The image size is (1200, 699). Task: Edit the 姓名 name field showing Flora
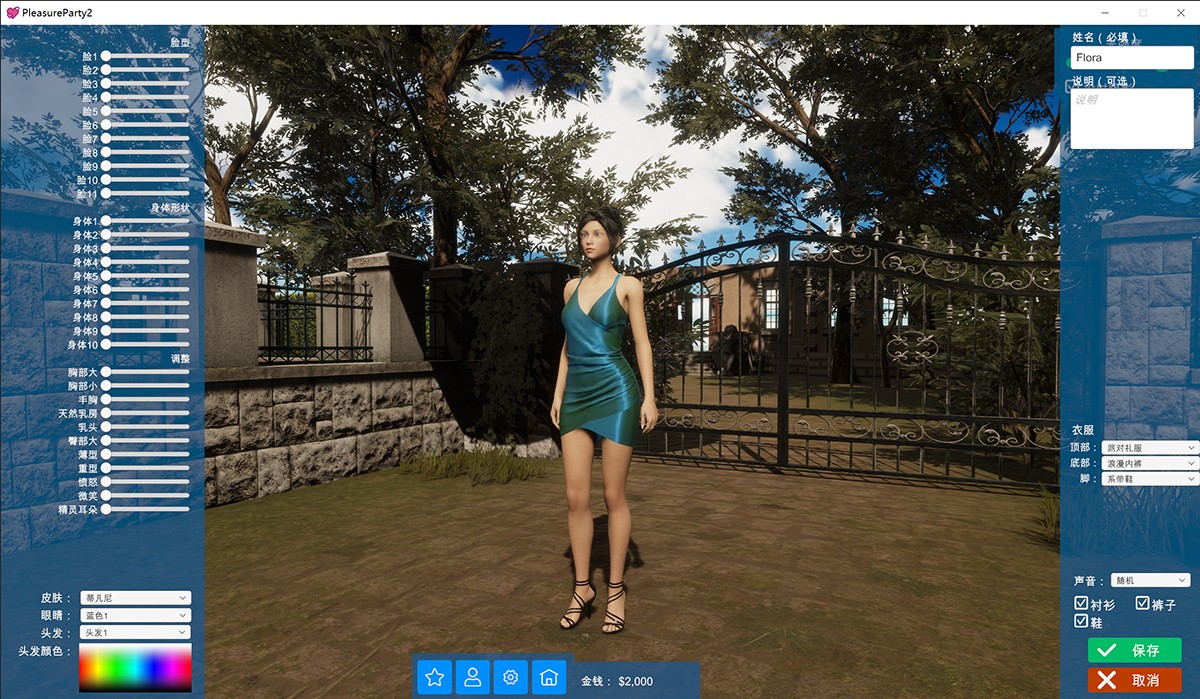tap(1131, 58)
